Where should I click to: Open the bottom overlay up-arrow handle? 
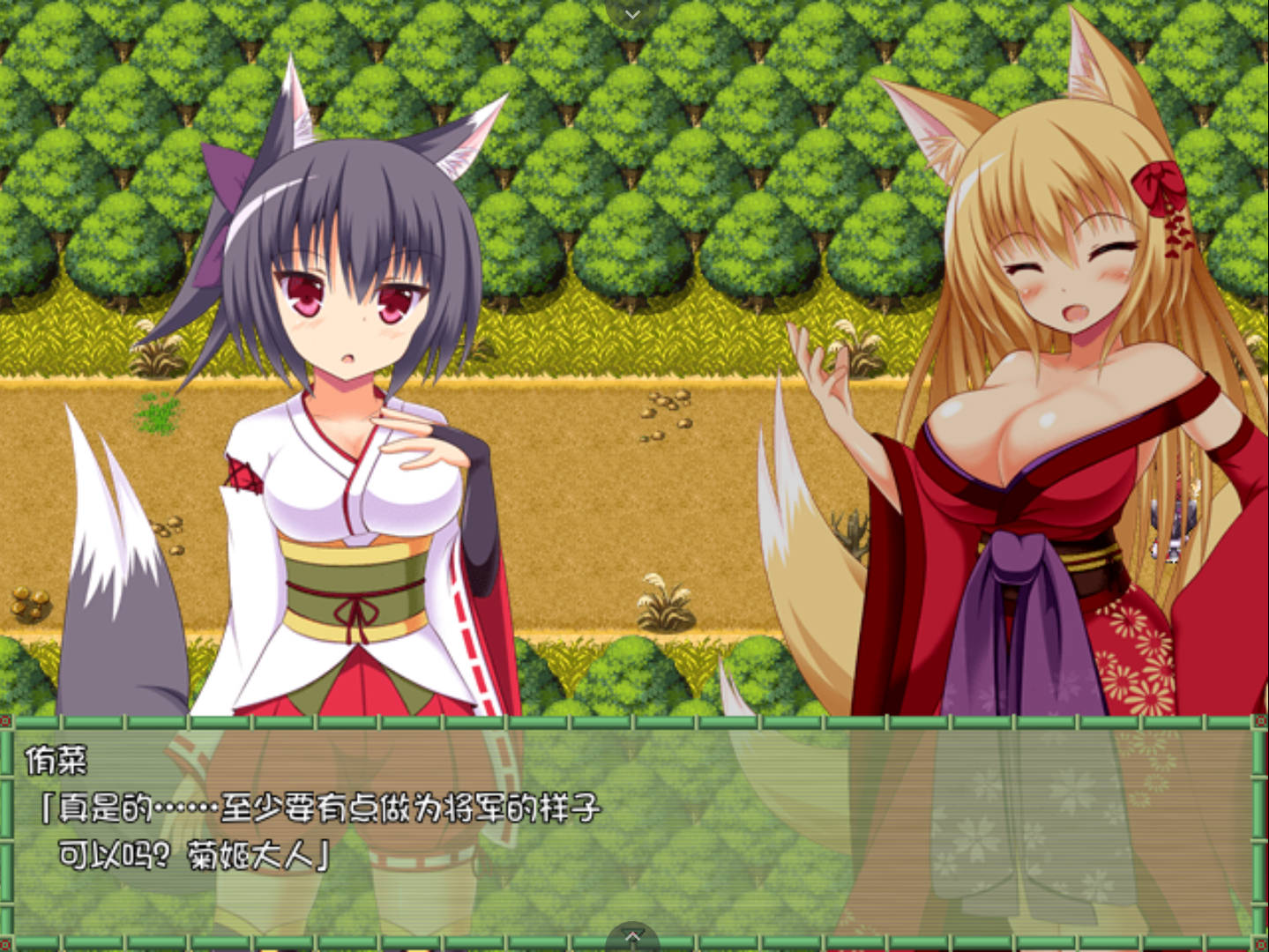(x=632, y=937)
